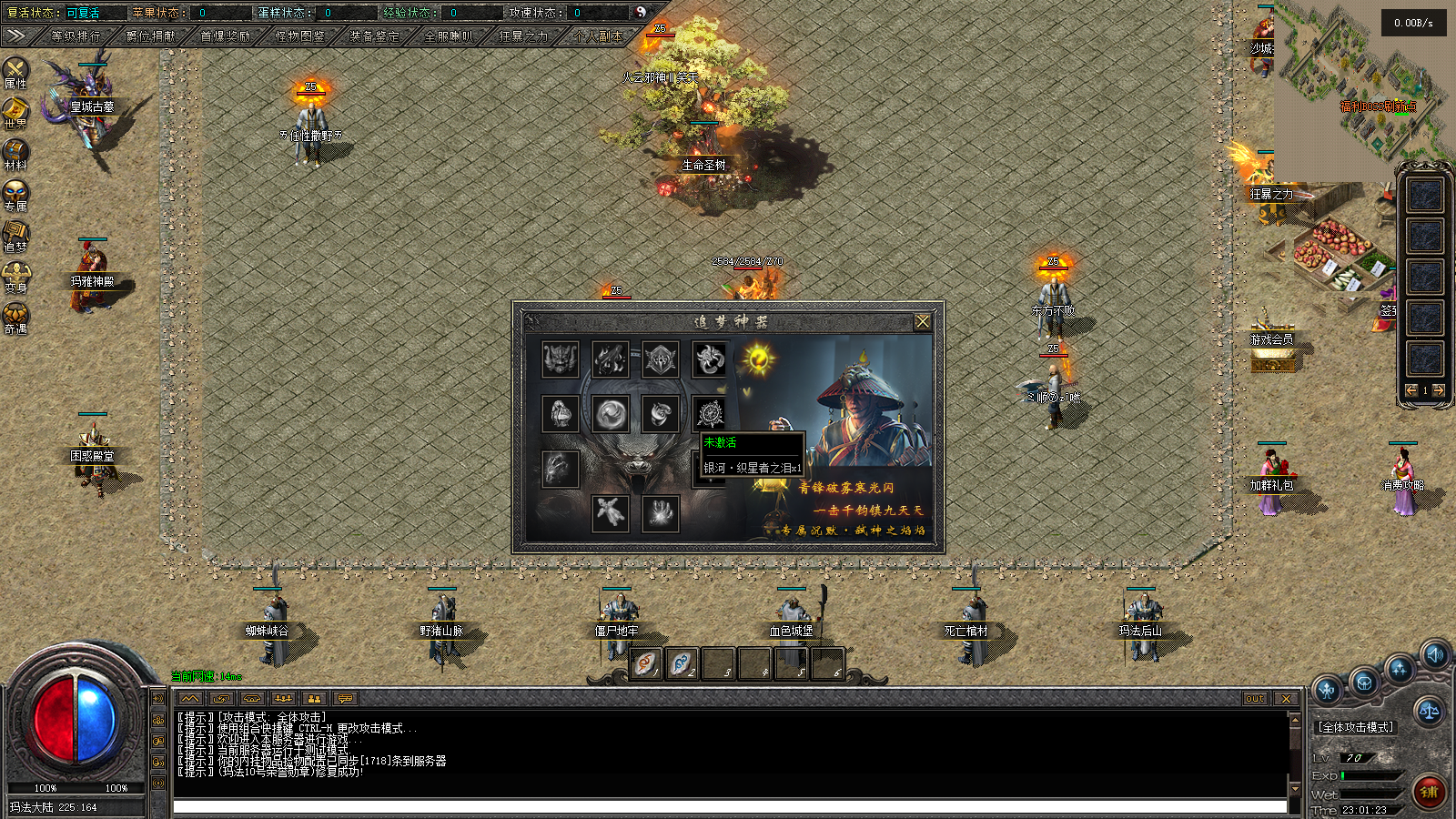Close the chat panel with its X
Viewport: 1456px width, 819px height.
[x=1285, y=699]
